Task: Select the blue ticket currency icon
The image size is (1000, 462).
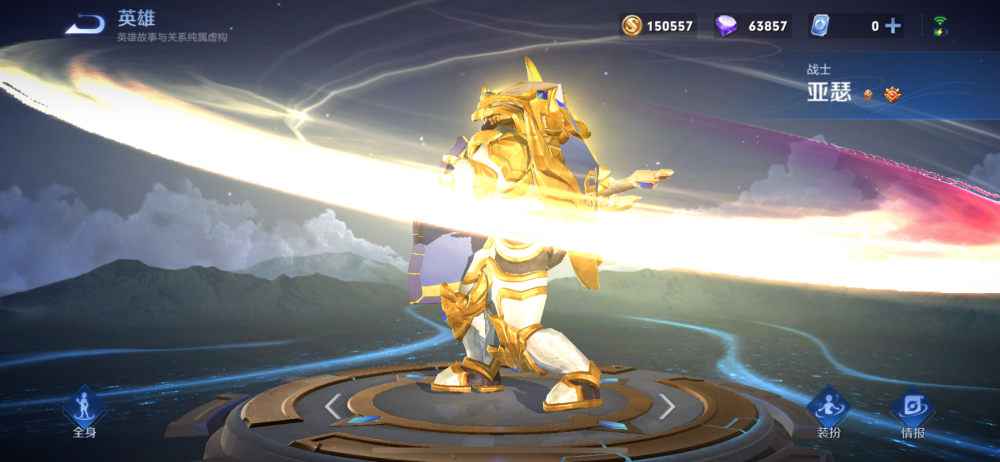Action: coord(820,26)
